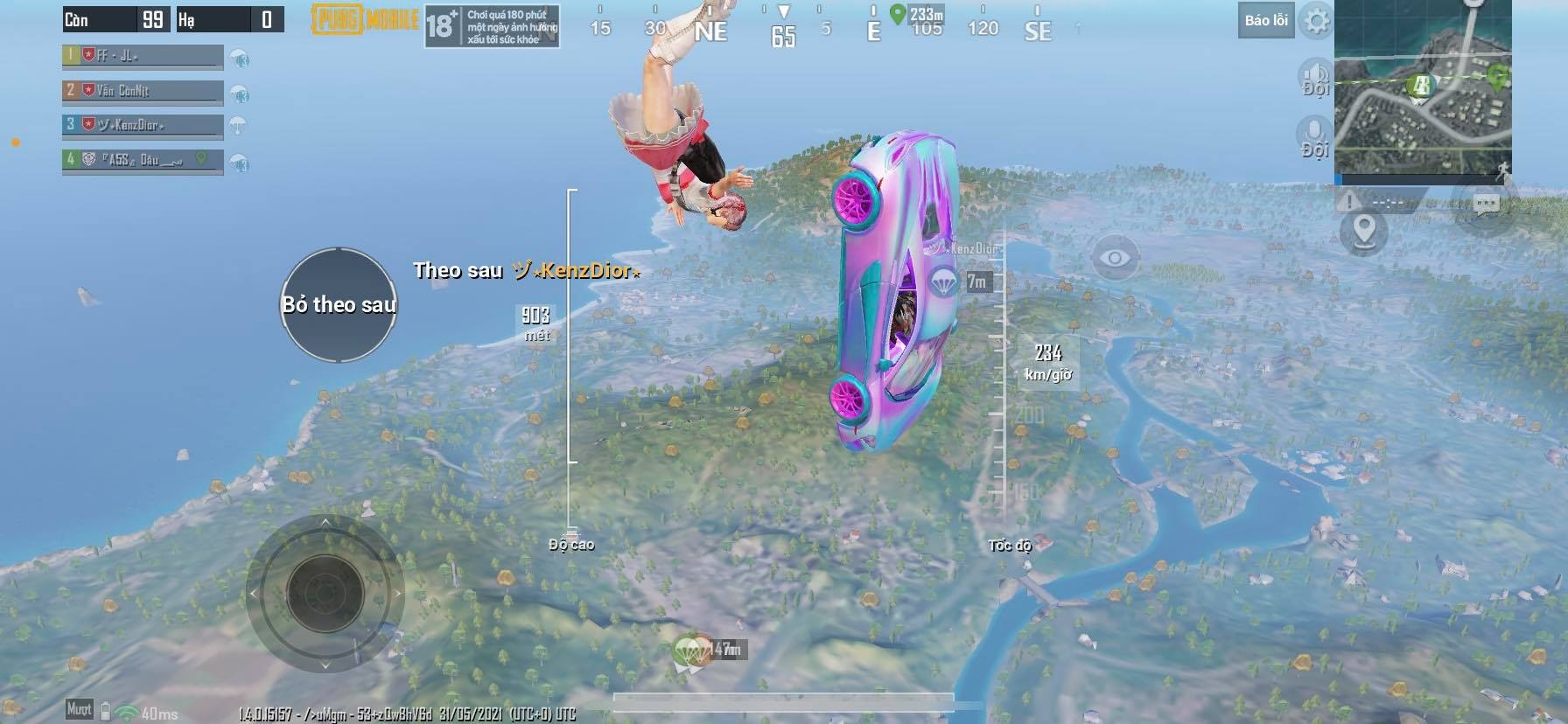Click the Bỏ theo sau button
The height and width of the screenshot is (724, 1568).
(x=339, y=305)
